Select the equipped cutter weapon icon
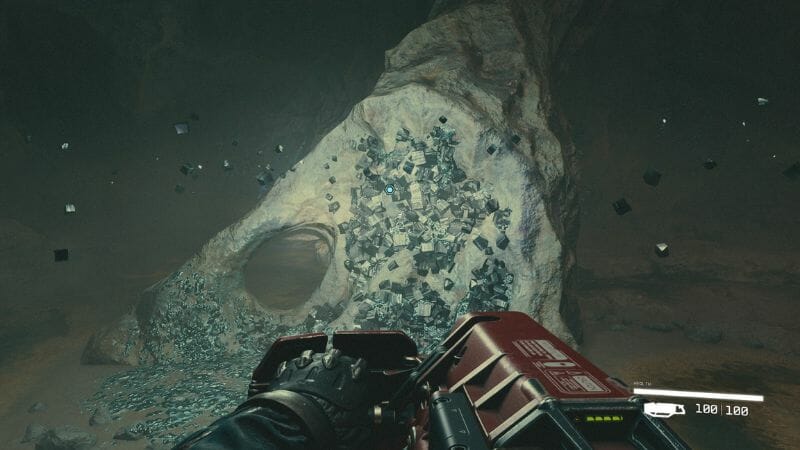 pyautogui.click(x=664, y=409)
